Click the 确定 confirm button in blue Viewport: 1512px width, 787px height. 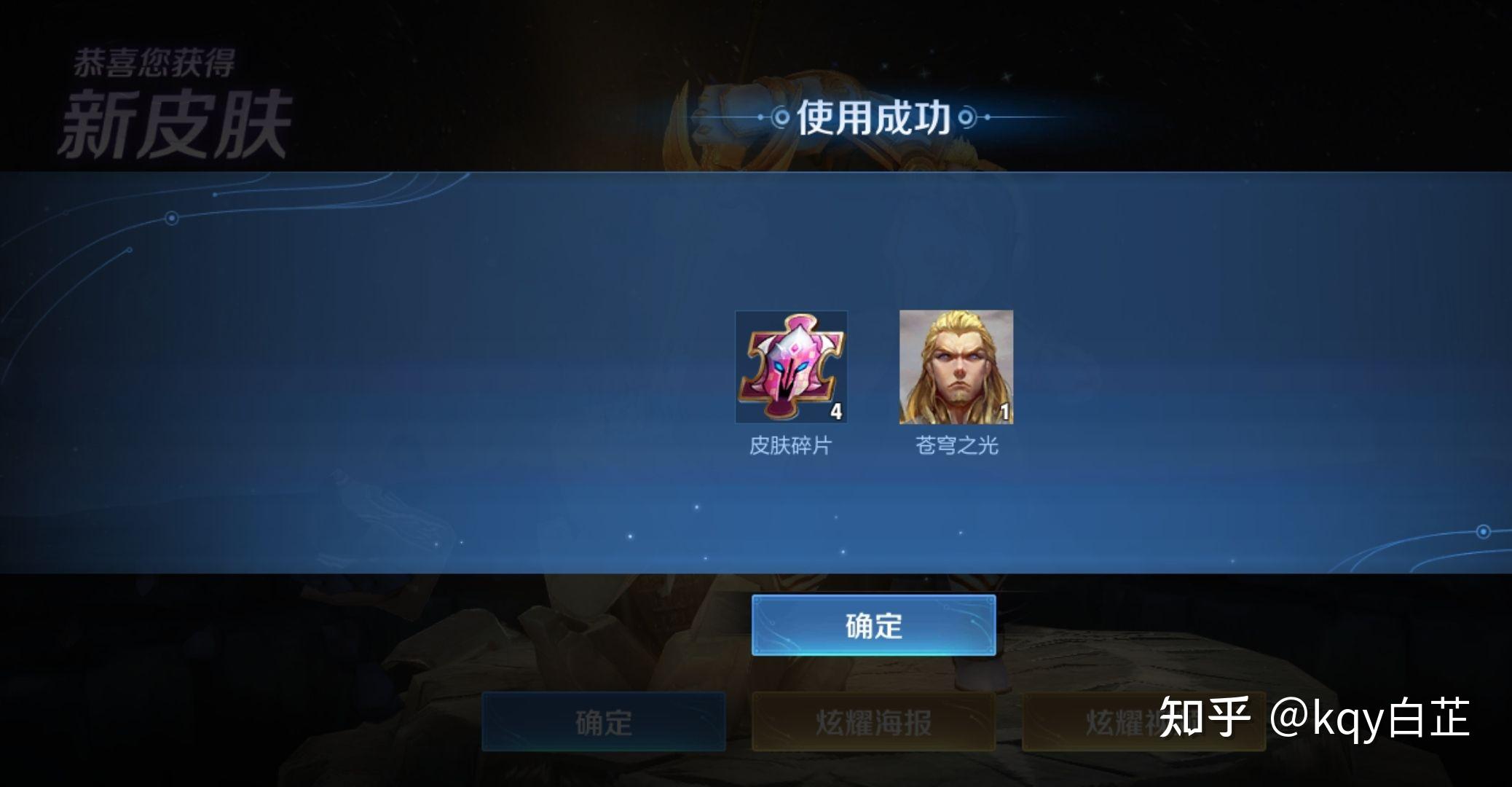[875, 626]
